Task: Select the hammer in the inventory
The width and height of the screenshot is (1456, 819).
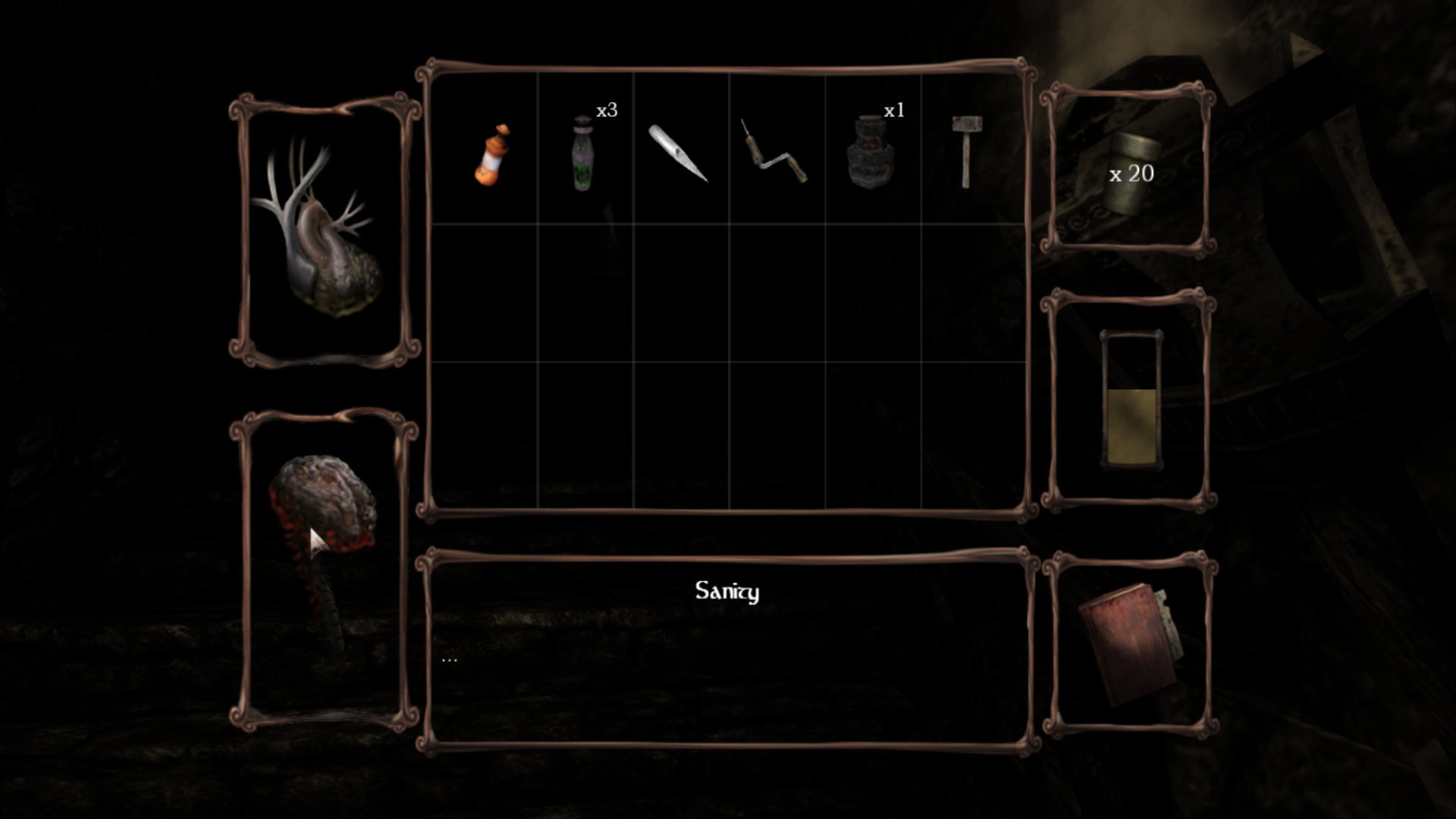Action: 966,151
